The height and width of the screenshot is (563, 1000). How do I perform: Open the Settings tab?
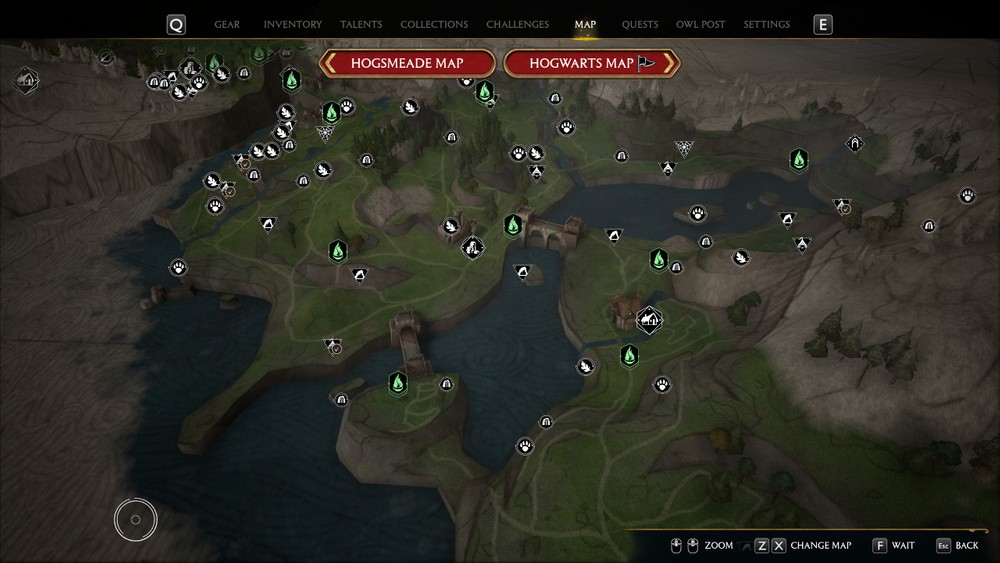[x=767, y=24]
